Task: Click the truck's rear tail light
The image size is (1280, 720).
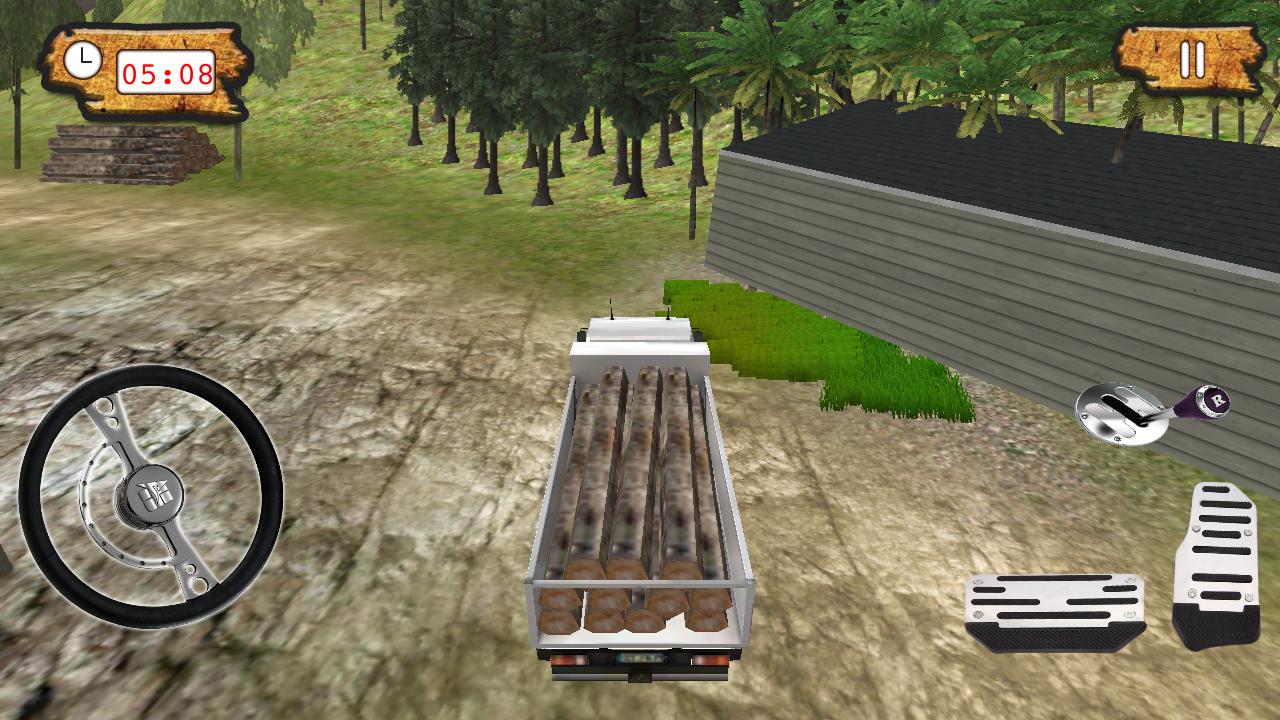Action: click(573, 661)
